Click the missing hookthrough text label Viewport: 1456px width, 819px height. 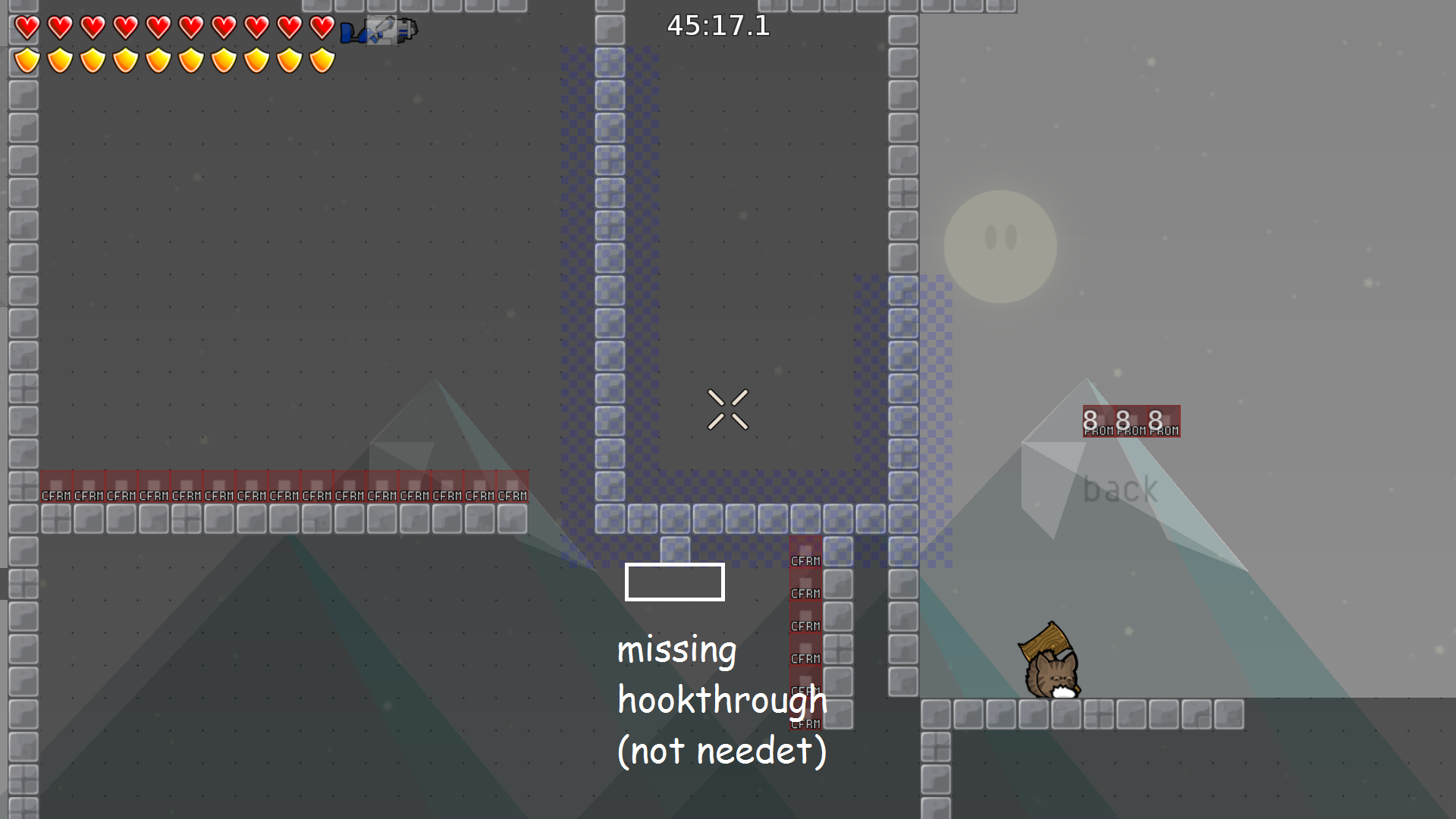(x=720, y=699)
